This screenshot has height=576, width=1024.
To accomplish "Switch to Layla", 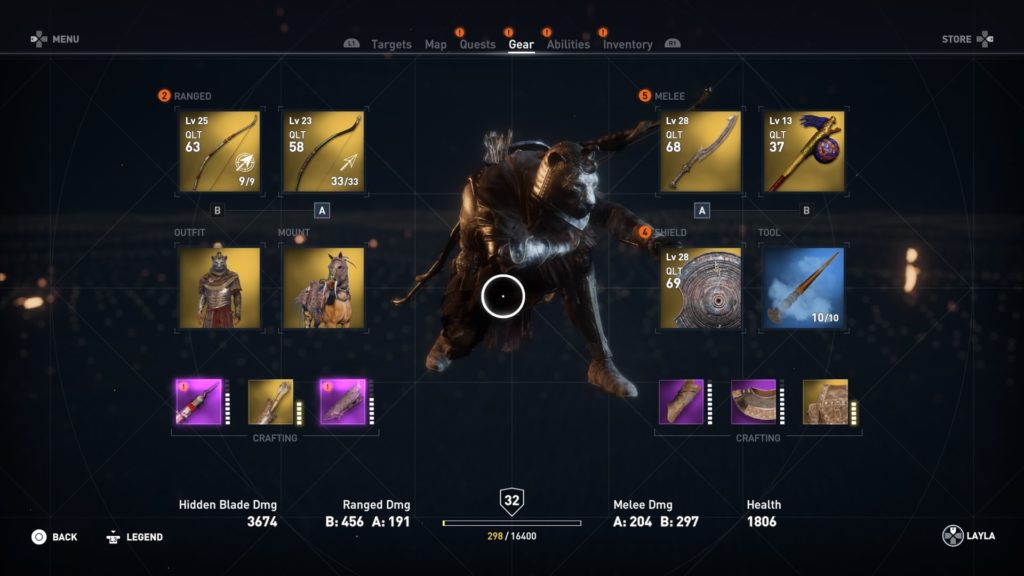I will coord(968,536).
